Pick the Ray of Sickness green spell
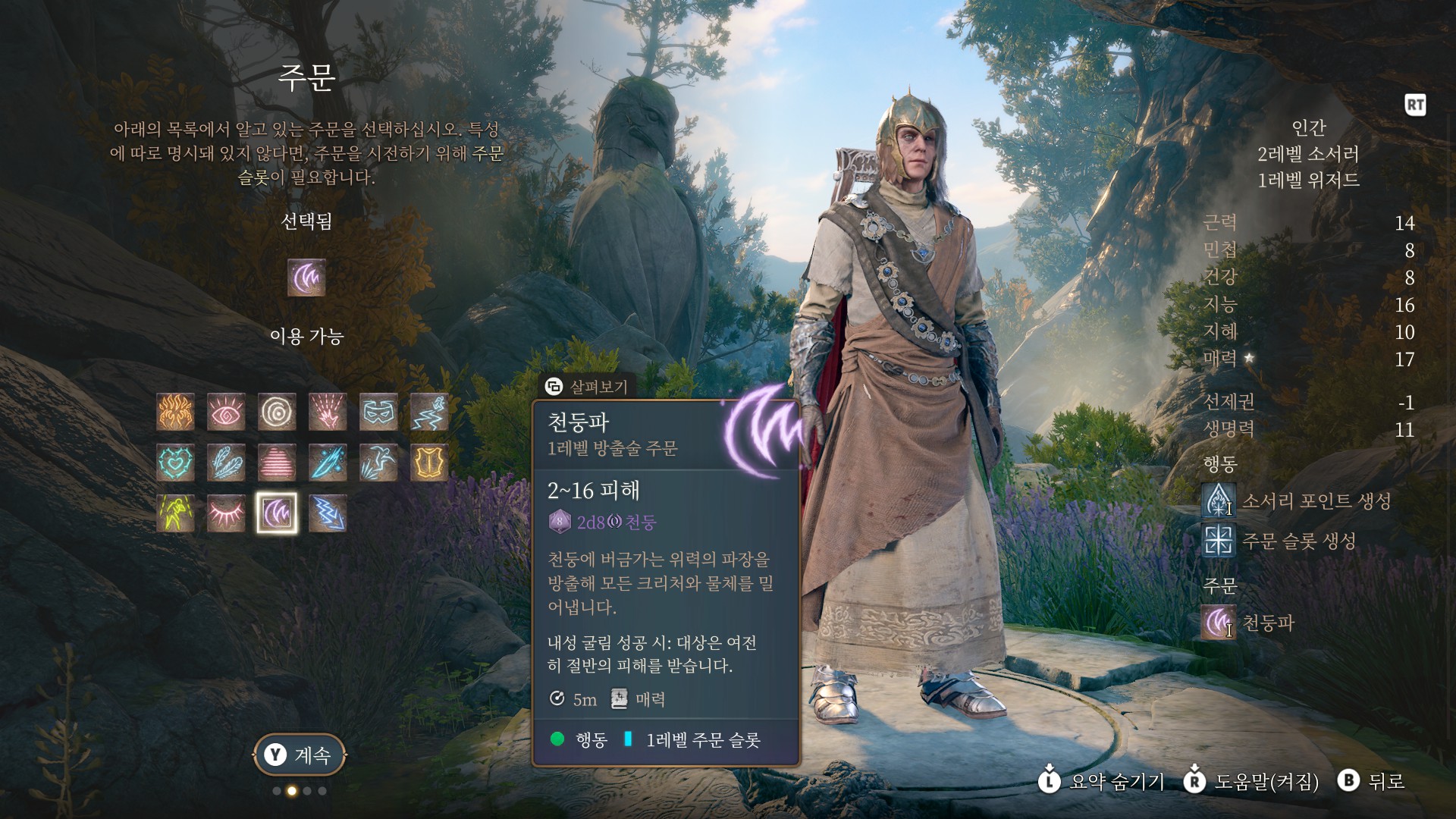The width and height of the screenshot is (1456, 819). tap(175, 513)
